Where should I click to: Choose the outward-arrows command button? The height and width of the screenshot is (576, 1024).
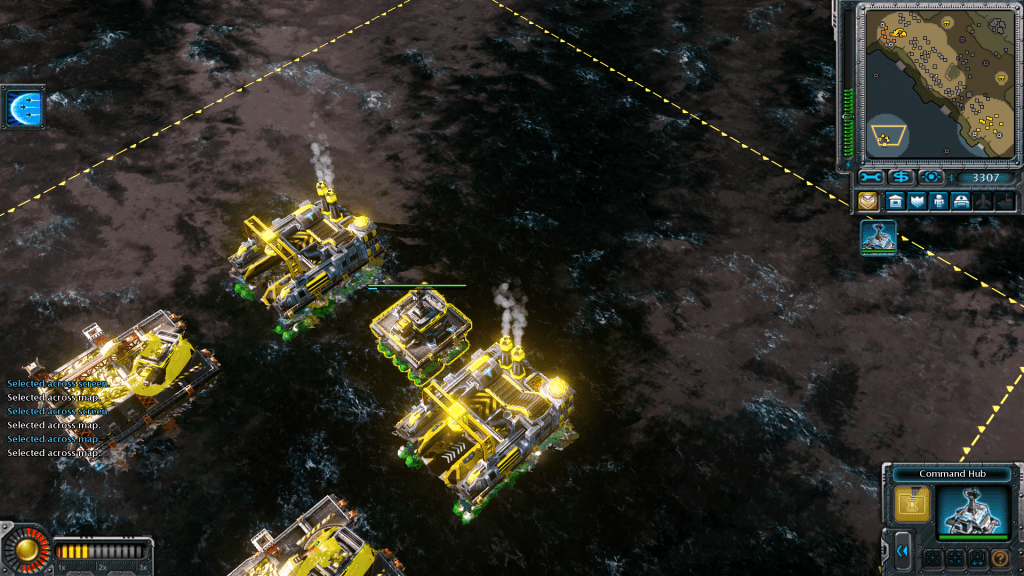coord(930,558)
